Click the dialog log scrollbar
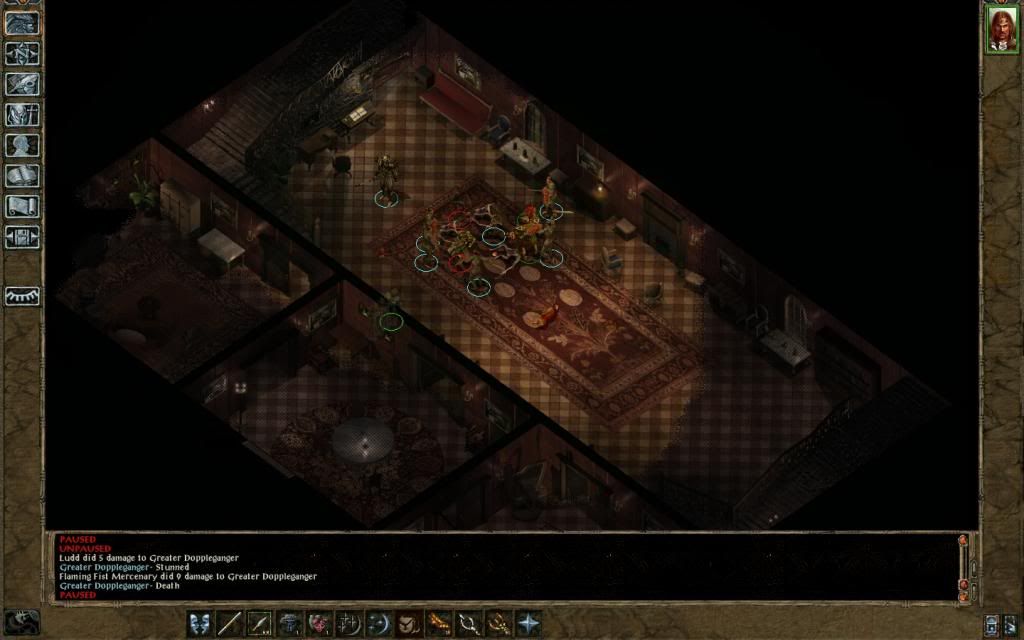Viewport: 1024px width, 640px height. [x=963, y=566]
